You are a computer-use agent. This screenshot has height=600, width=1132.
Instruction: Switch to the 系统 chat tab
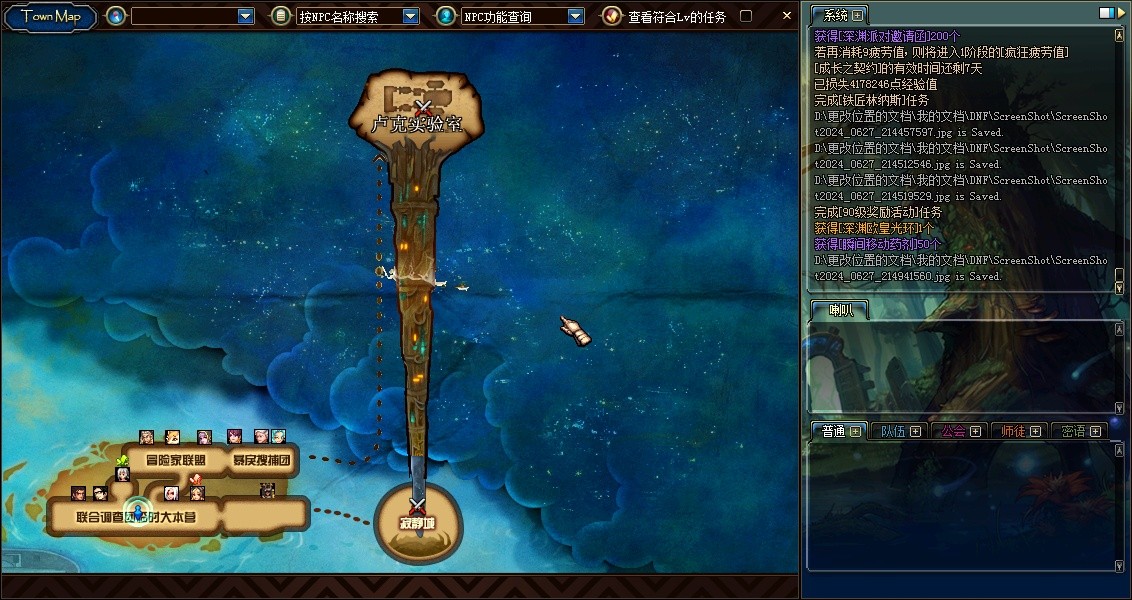[x=835, y=15]
